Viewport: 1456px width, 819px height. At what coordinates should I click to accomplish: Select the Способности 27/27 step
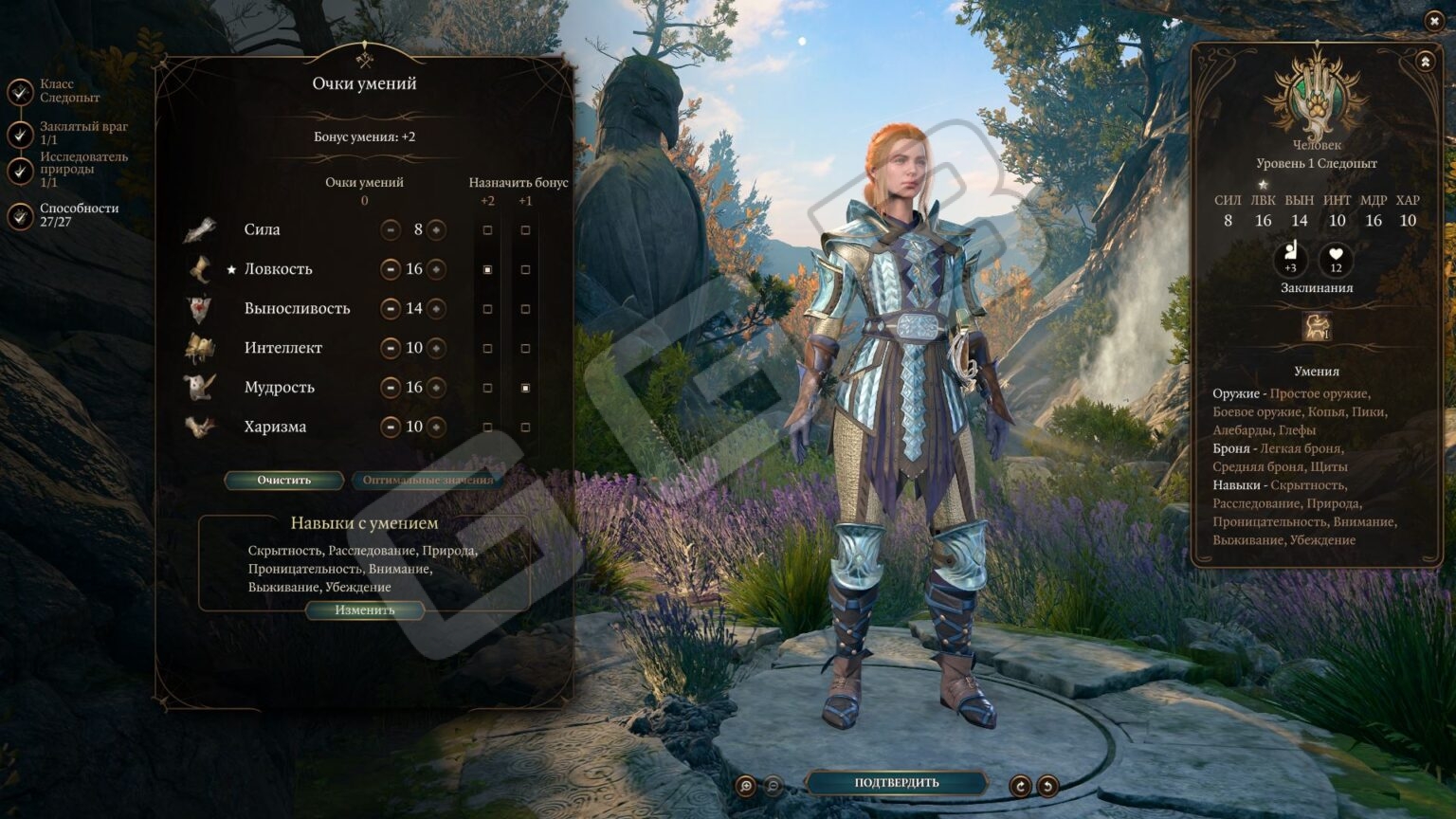(x=21, y=216)
